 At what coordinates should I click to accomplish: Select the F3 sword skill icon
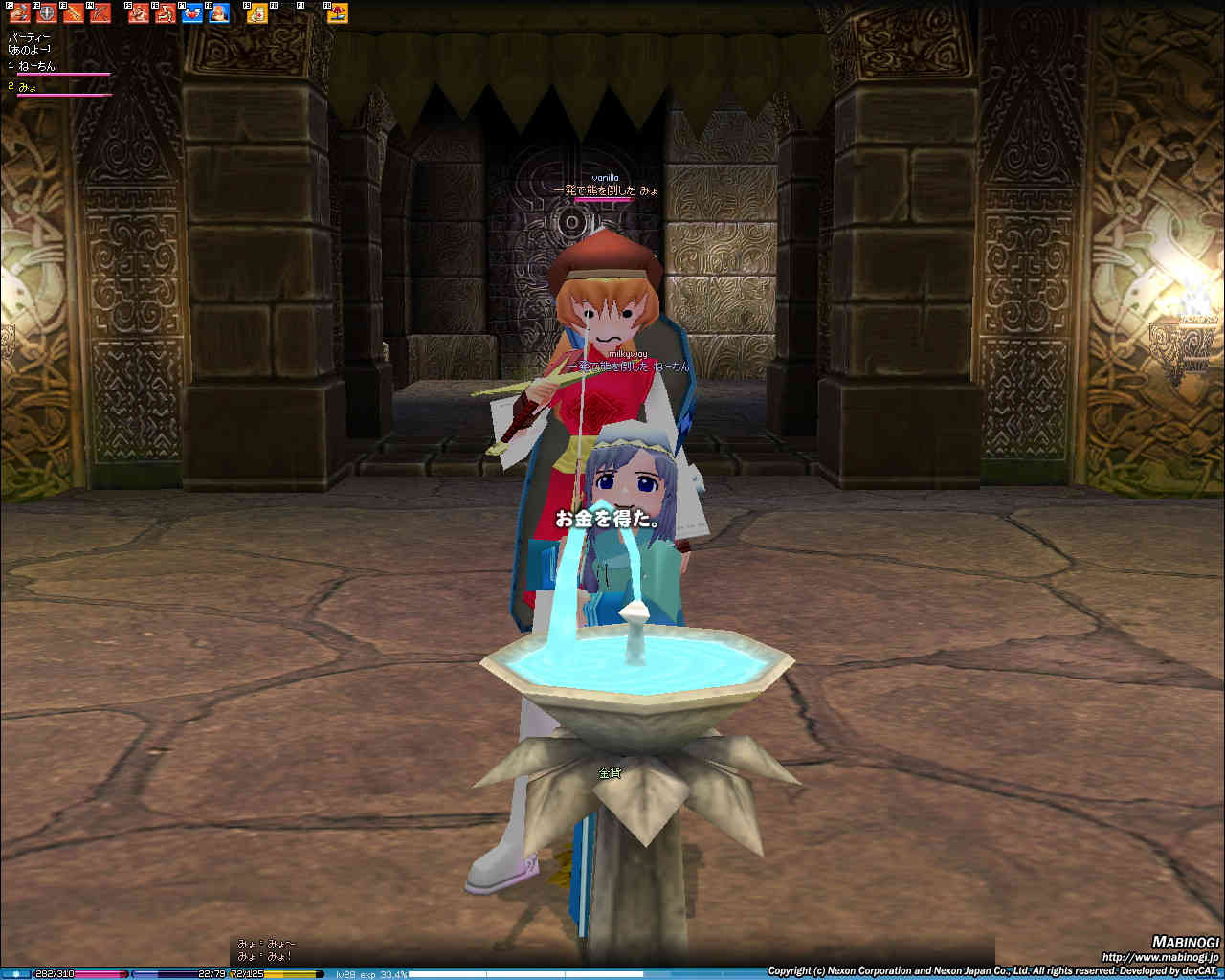(x=74, y=13)
